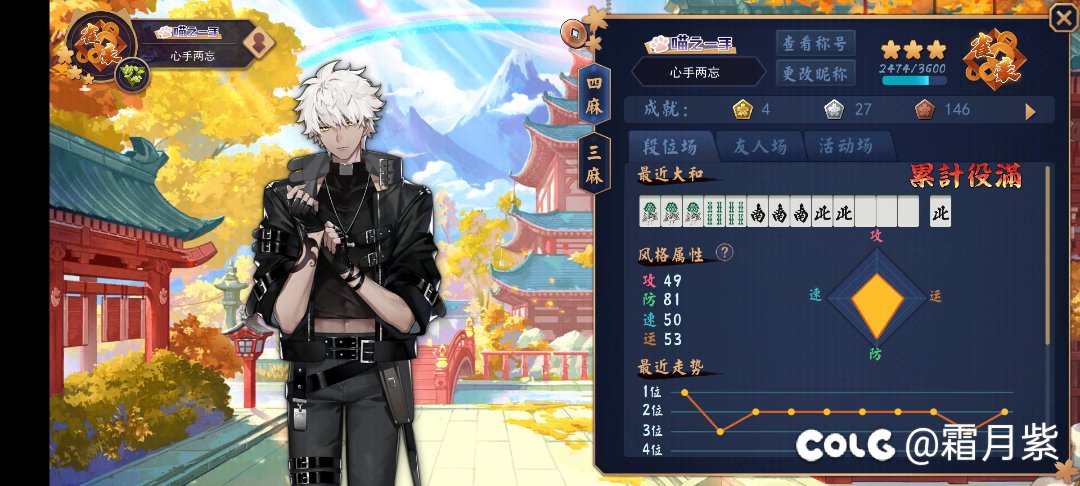Click the rank emblem beside the stars
Image resolution: width=1080 pixels, height=486 pixels.
click(x=991, y=59)
